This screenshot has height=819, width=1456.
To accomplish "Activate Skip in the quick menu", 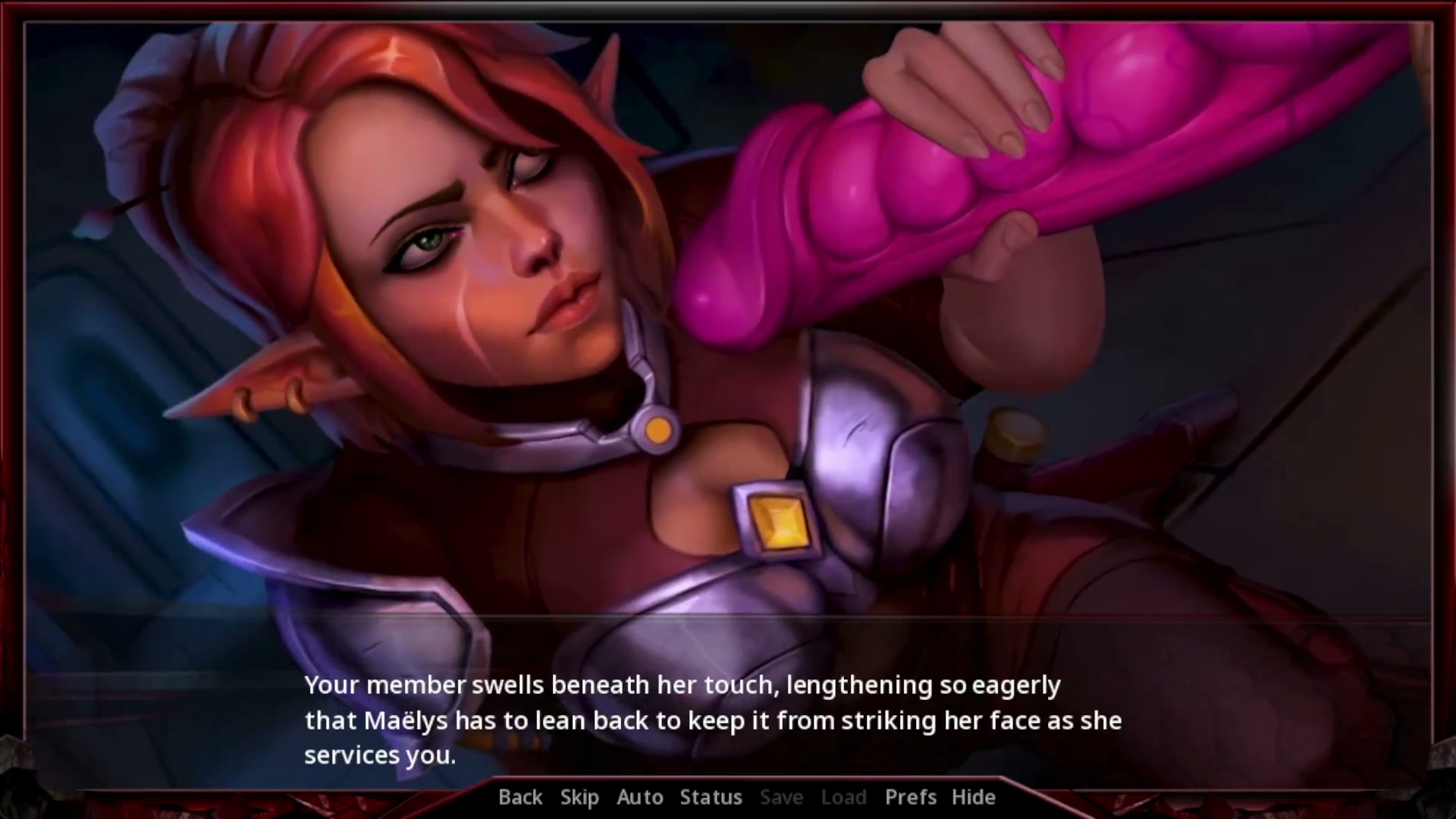I will (x=579, y=797).
